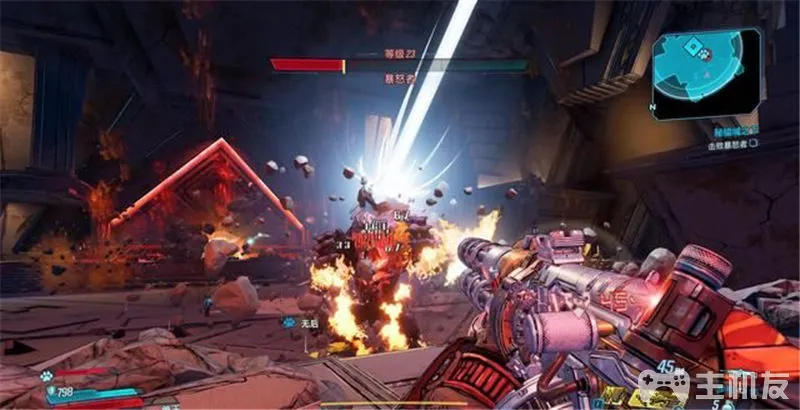The width and height of the screenshot is (800, 410).
Task: Click the paw marker on the minimap
Action: [x=704, y=55]
